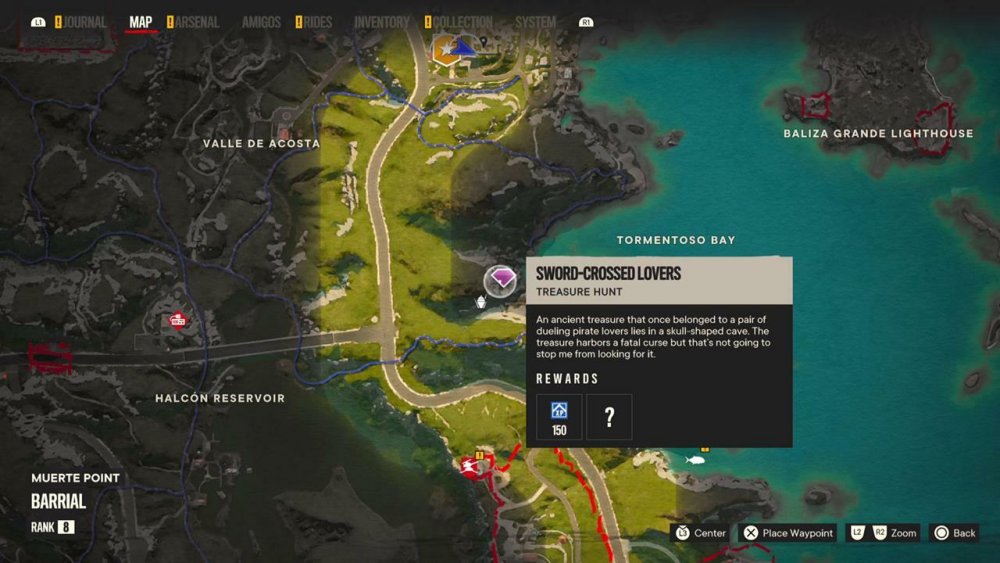The width and height of the screenshot is (1000, 563).
Task: Open the Amigos tab
Action: (261, 22)
